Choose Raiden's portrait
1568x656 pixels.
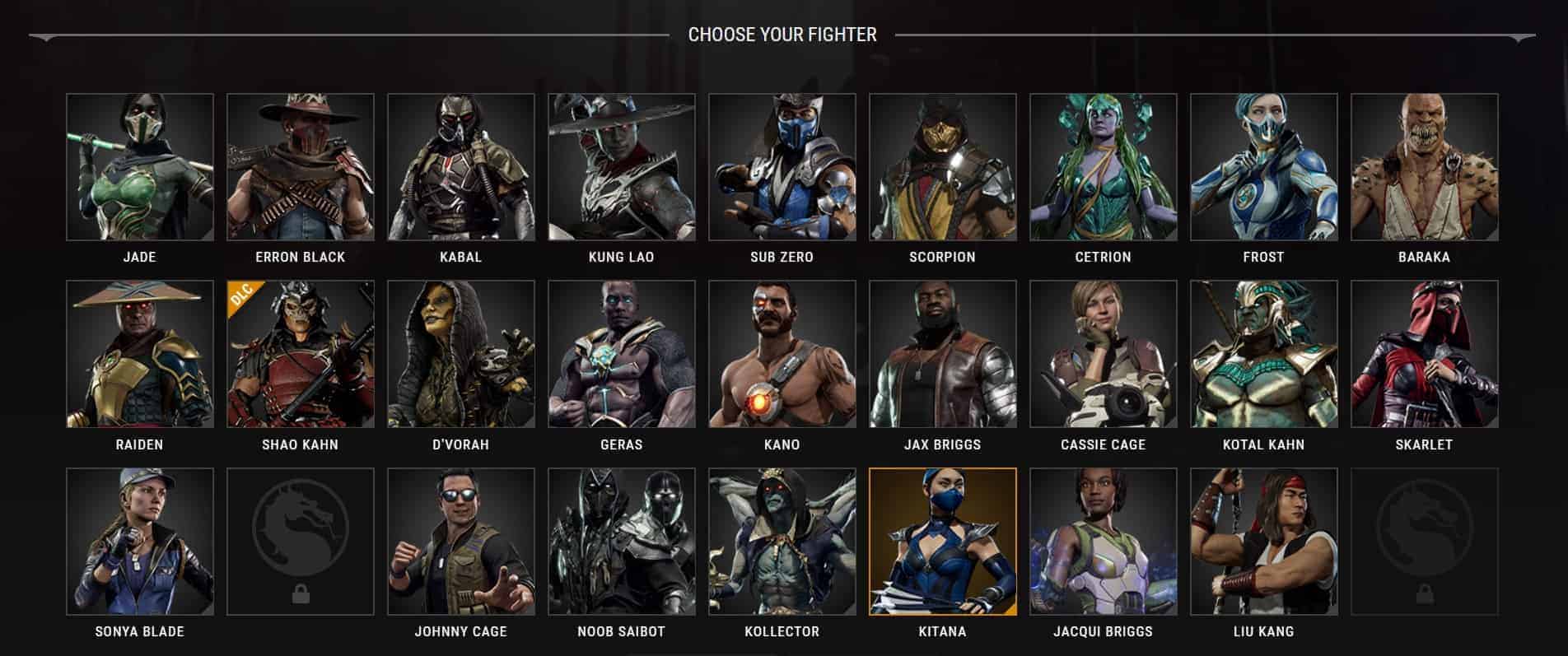tap(140, 354)
